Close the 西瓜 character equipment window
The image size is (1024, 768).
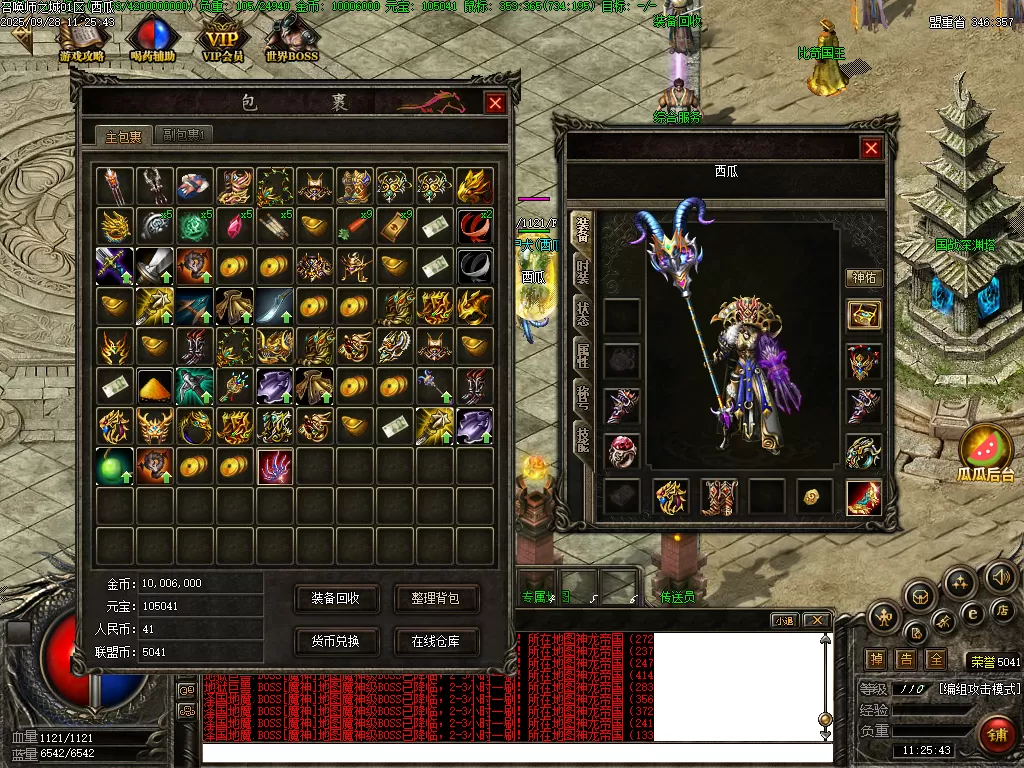[872, 148]
